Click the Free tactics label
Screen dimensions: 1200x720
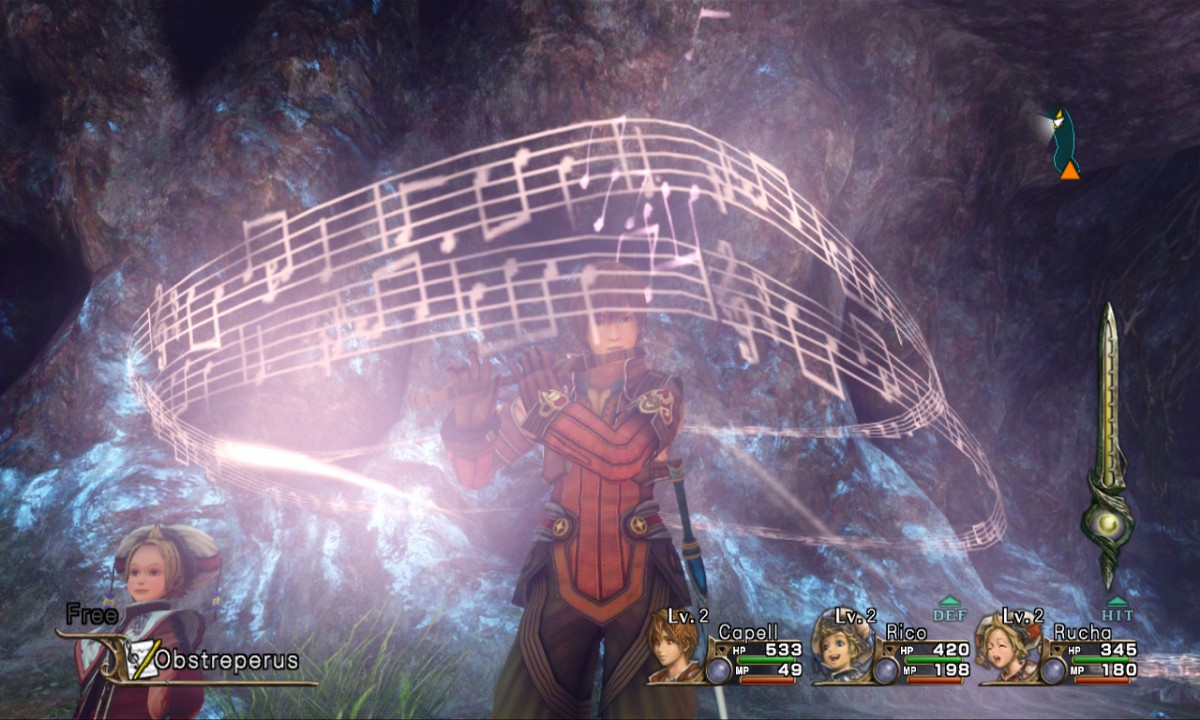92,616
